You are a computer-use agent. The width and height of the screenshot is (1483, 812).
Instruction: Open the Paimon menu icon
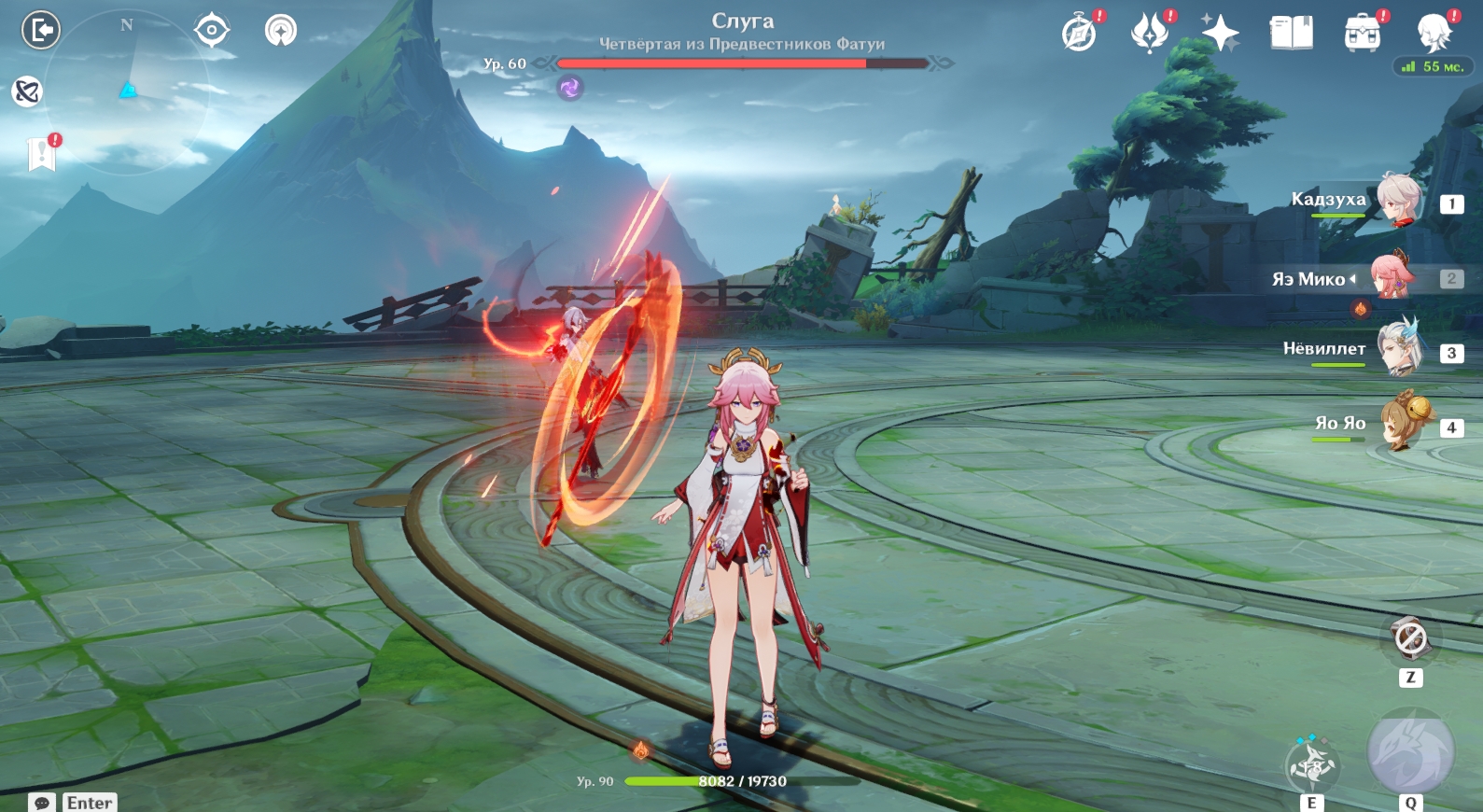tap(1433, 34)
